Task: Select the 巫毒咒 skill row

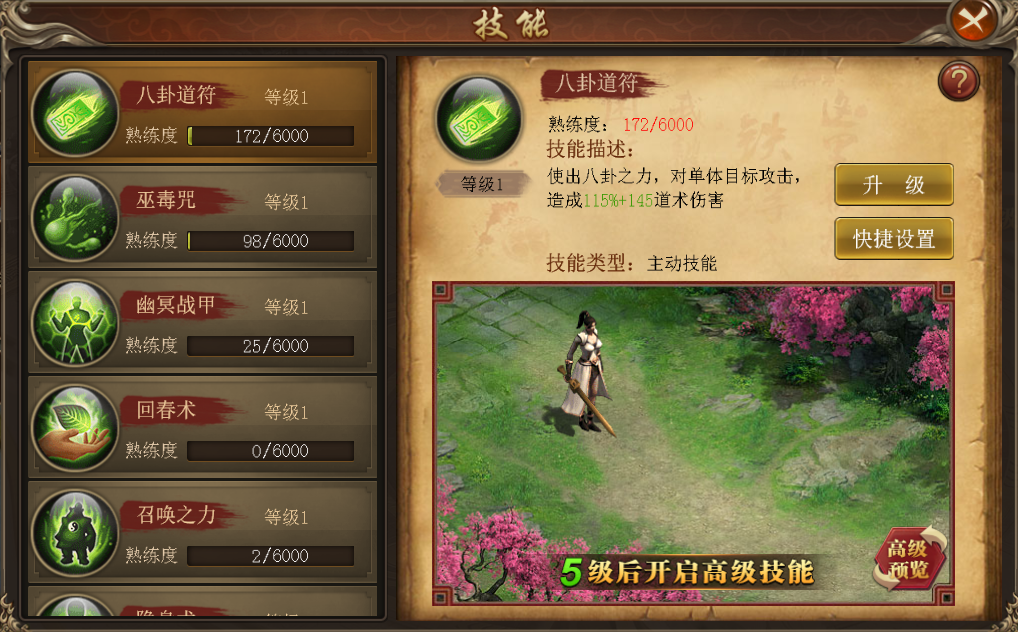Action: pyautogui.click(x=203, y=217)
